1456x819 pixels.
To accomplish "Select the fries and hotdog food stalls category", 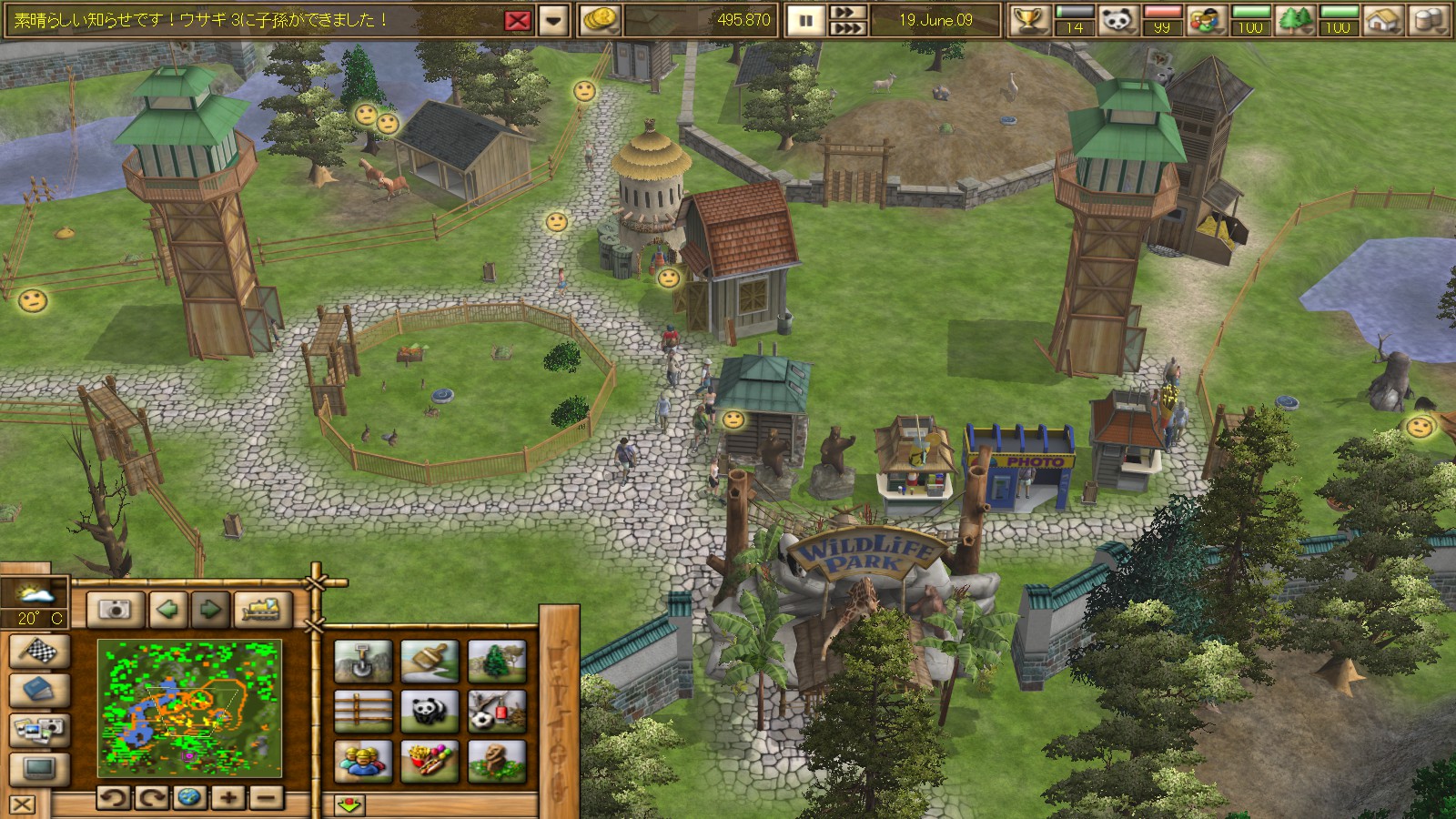I will (x=430, y=761).
